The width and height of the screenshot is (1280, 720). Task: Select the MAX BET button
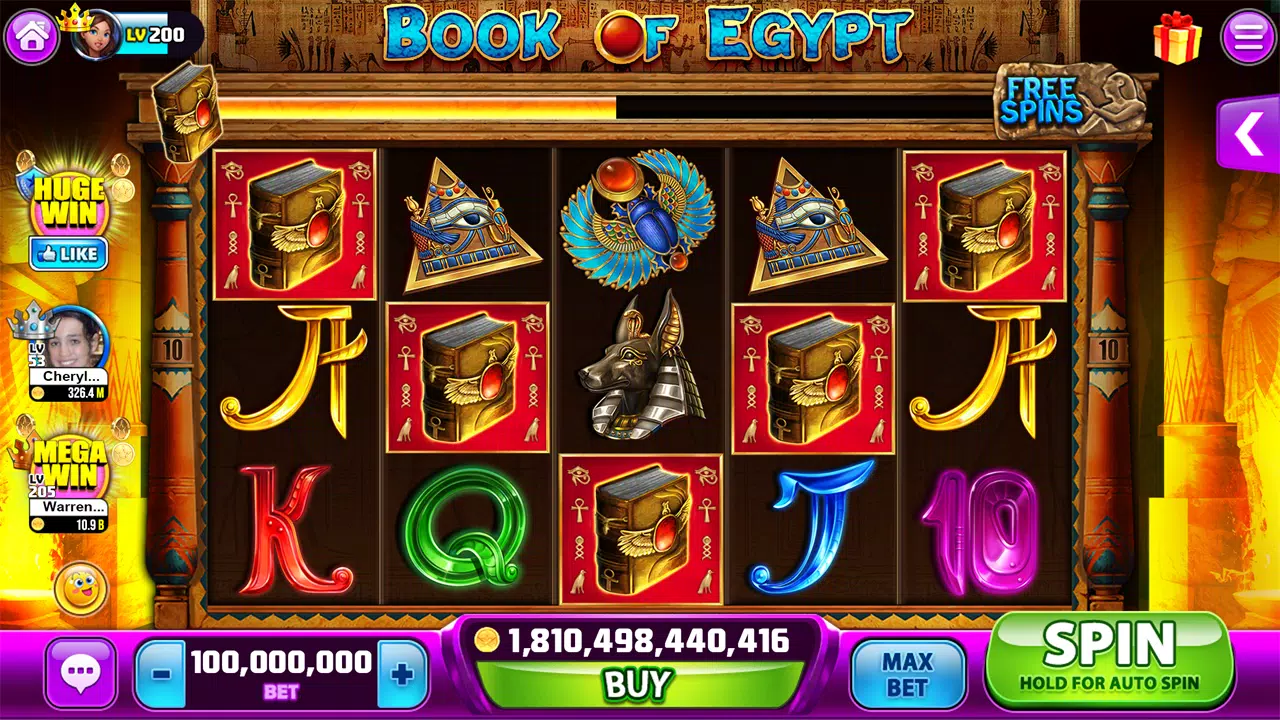tap(907, 674)
